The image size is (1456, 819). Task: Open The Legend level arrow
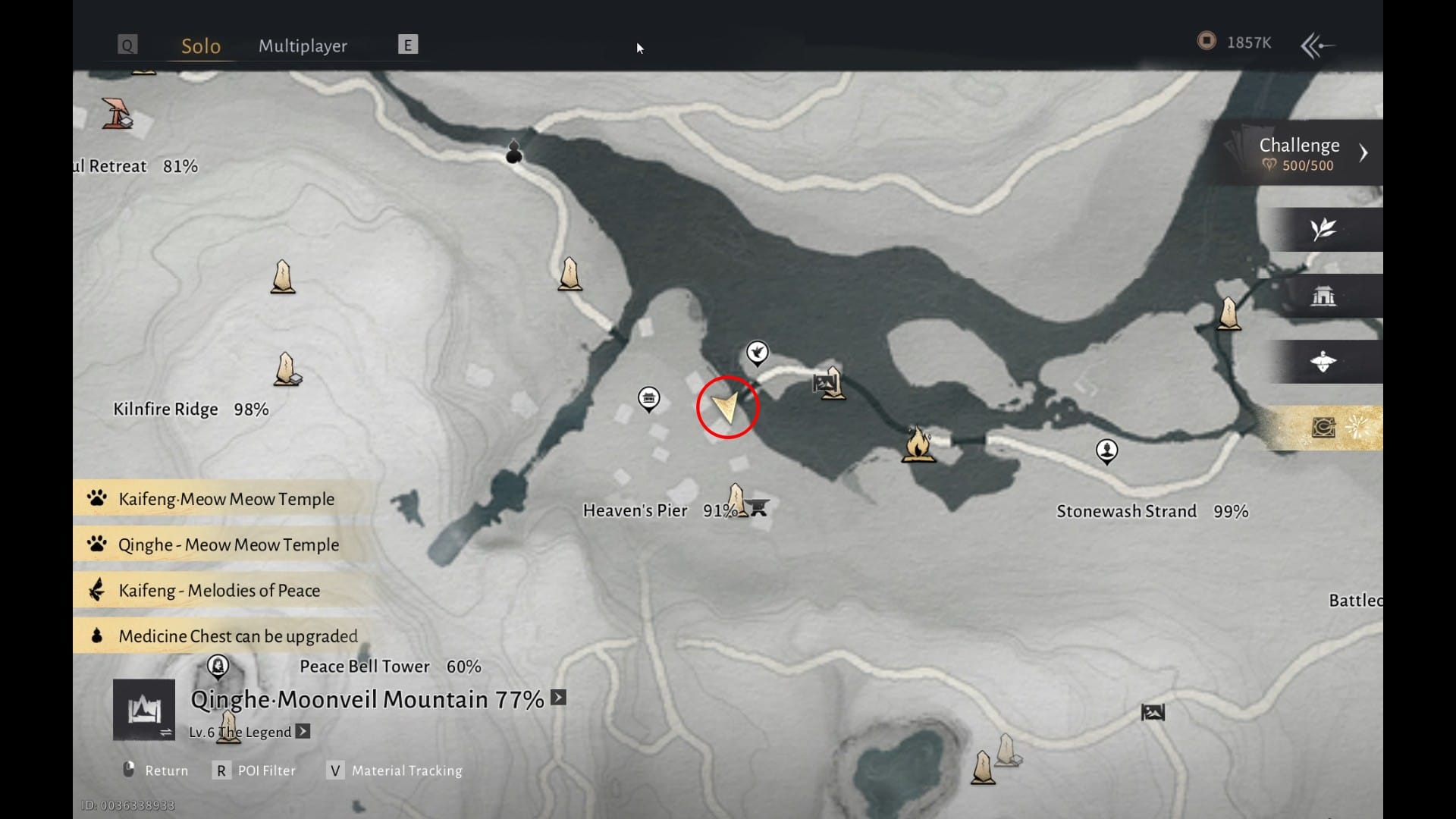(x=303, y=732)
